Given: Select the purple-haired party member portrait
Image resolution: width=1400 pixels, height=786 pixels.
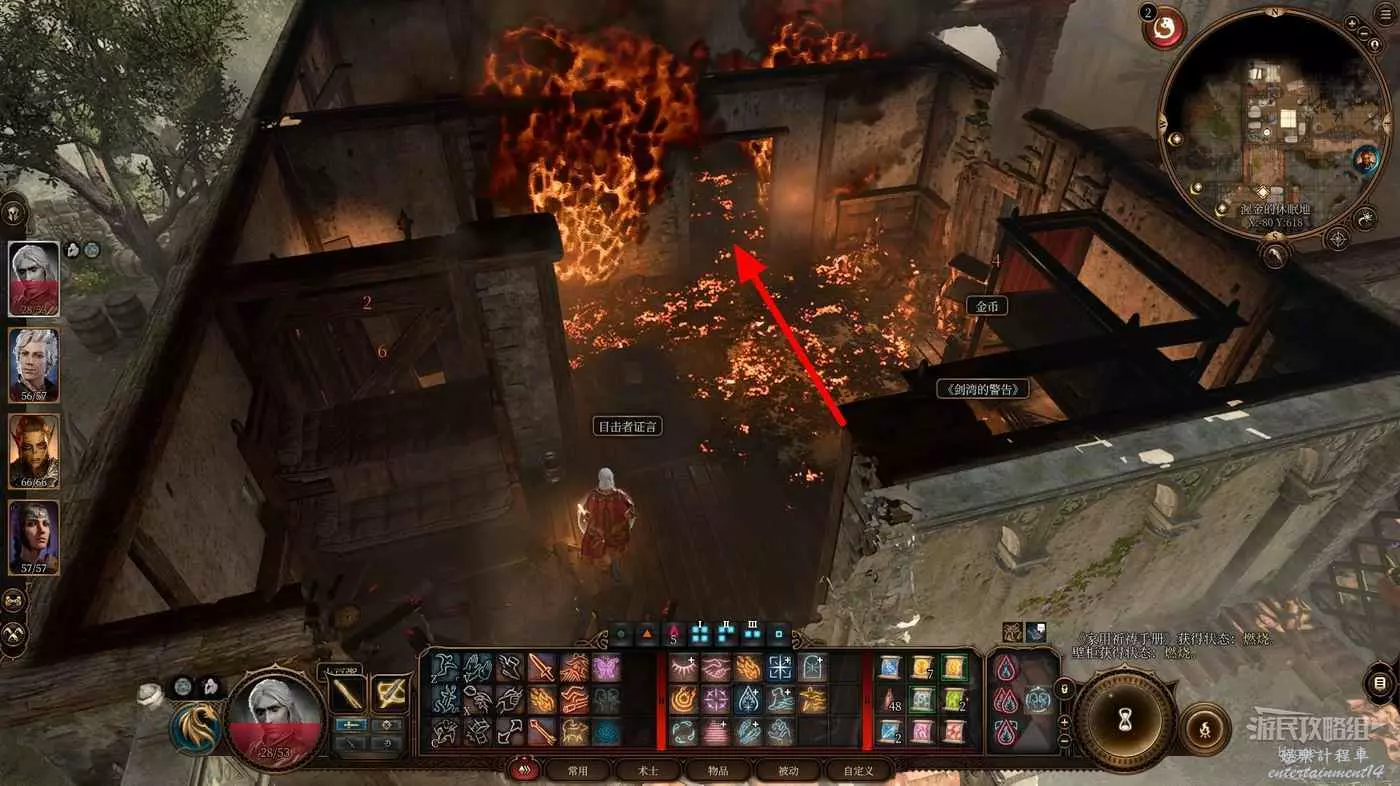Looking at the screenshot, I should [34, 535].
